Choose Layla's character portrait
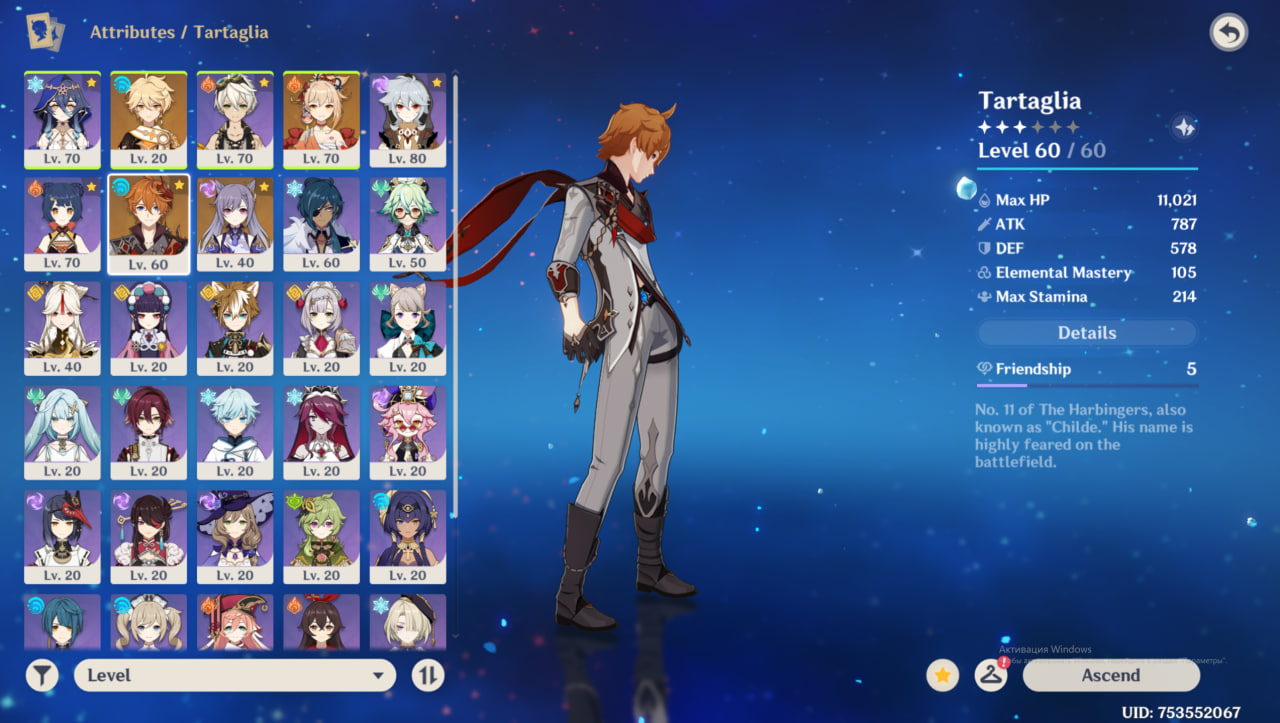 click(62, 119)
